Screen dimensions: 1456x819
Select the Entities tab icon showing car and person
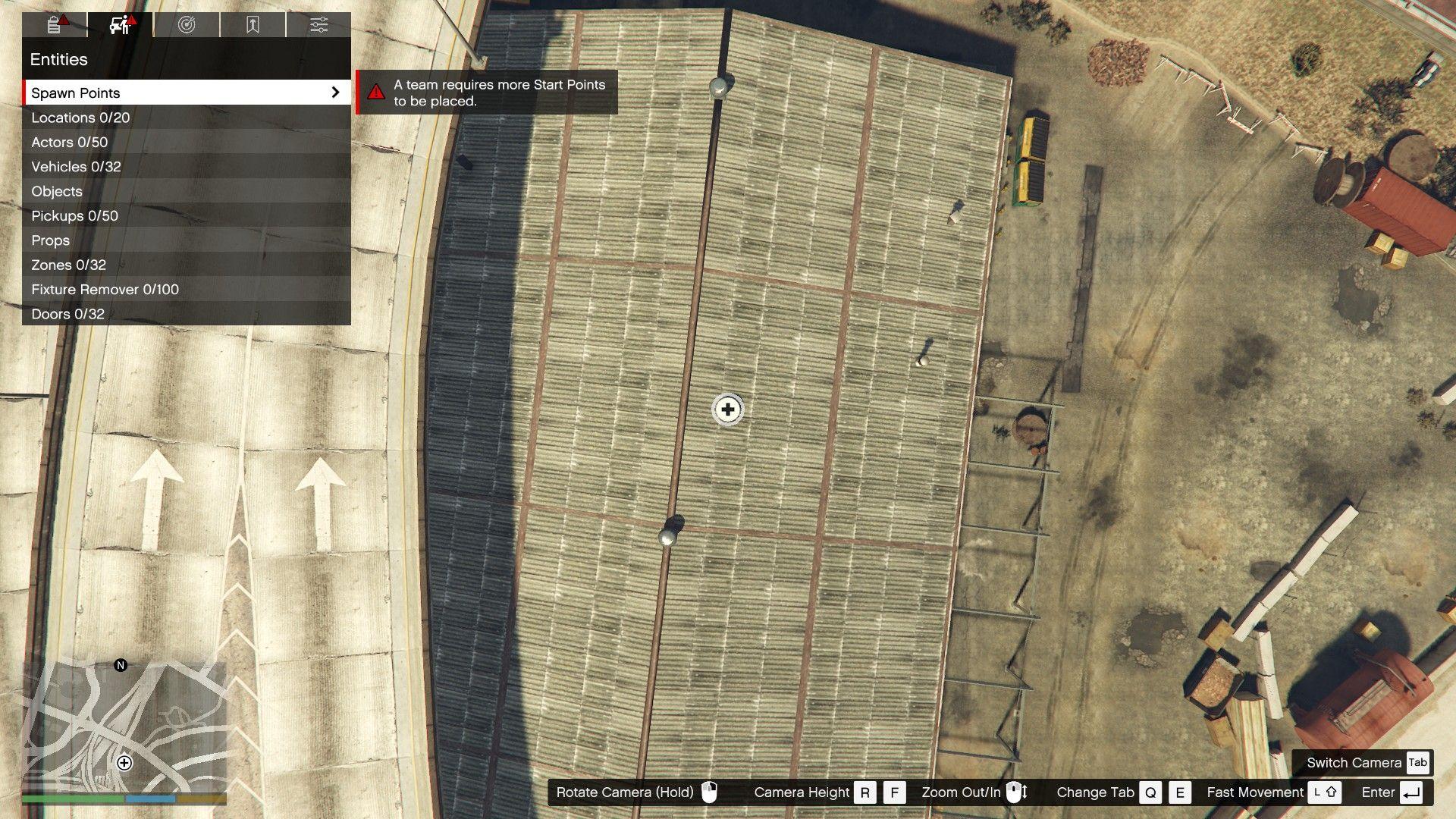(118, 24)
